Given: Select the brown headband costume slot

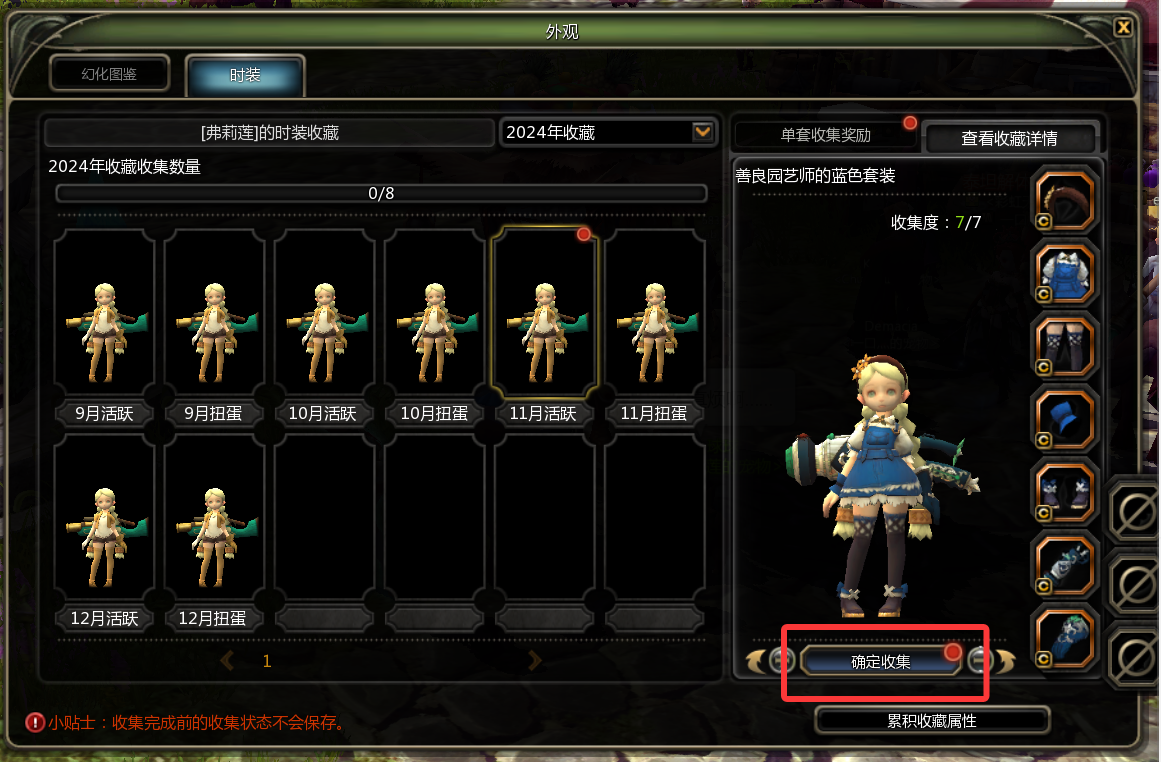Looking at the screenshot, I should coord(1065,199).
